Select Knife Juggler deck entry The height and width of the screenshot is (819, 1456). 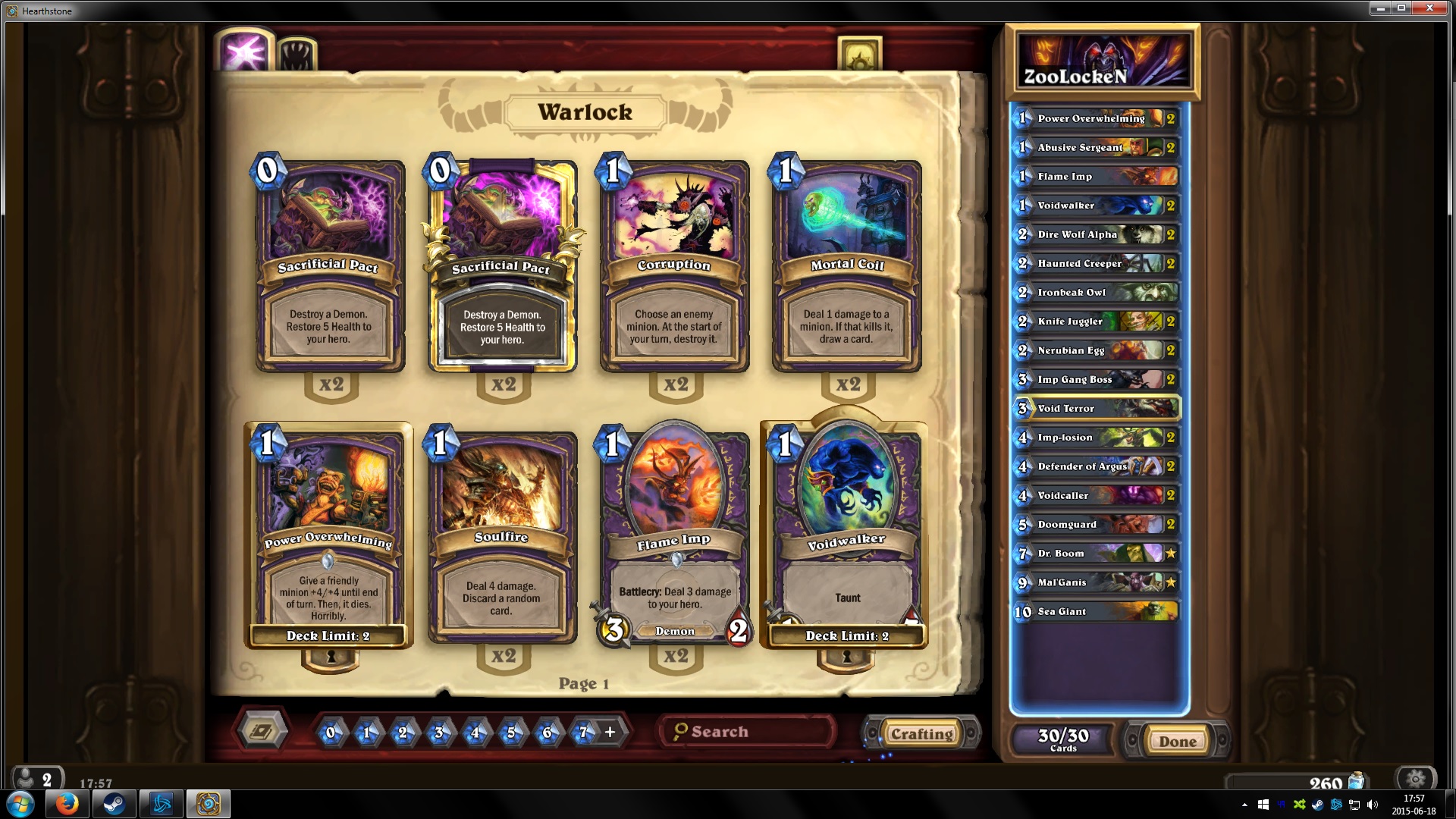point(1097,322)
